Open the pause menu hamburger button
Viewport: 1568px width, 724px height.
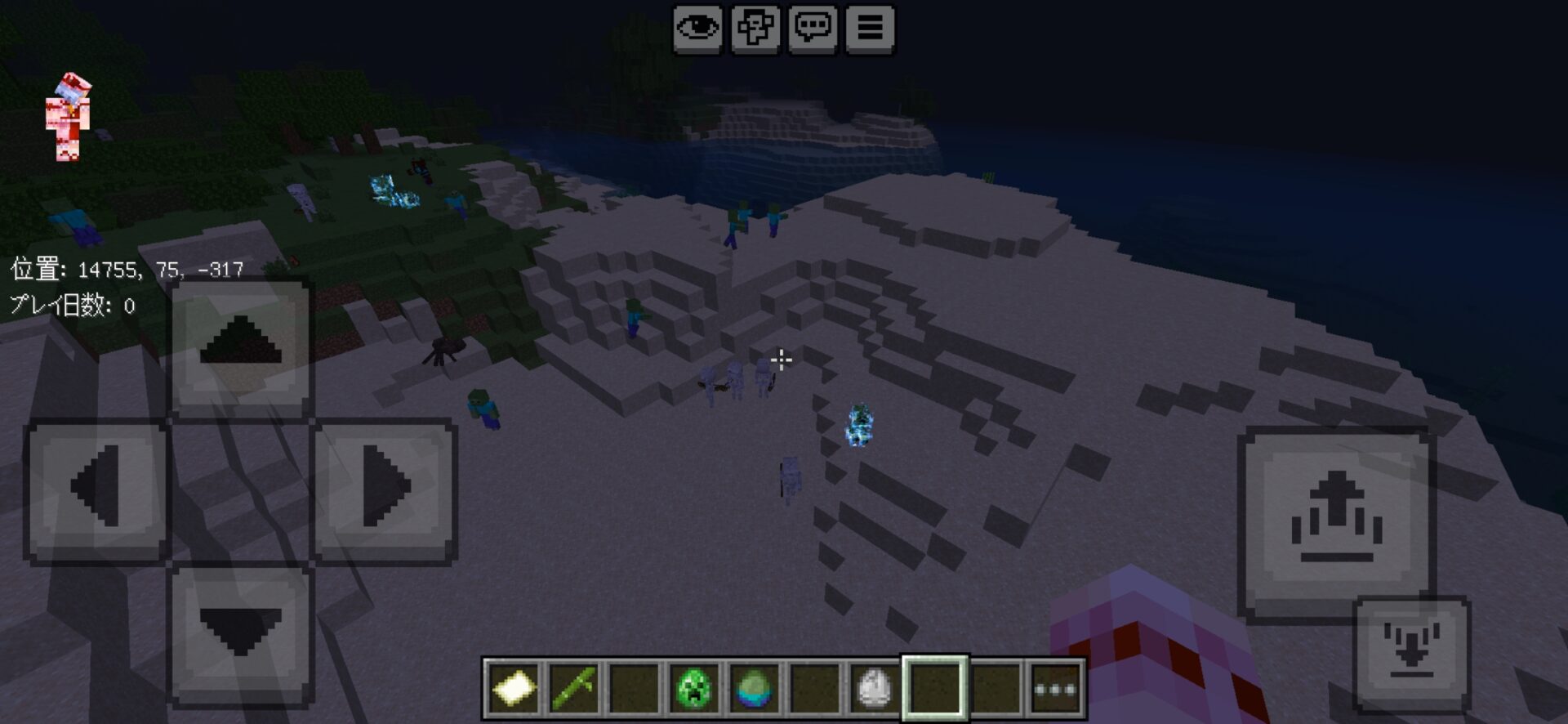870,29
